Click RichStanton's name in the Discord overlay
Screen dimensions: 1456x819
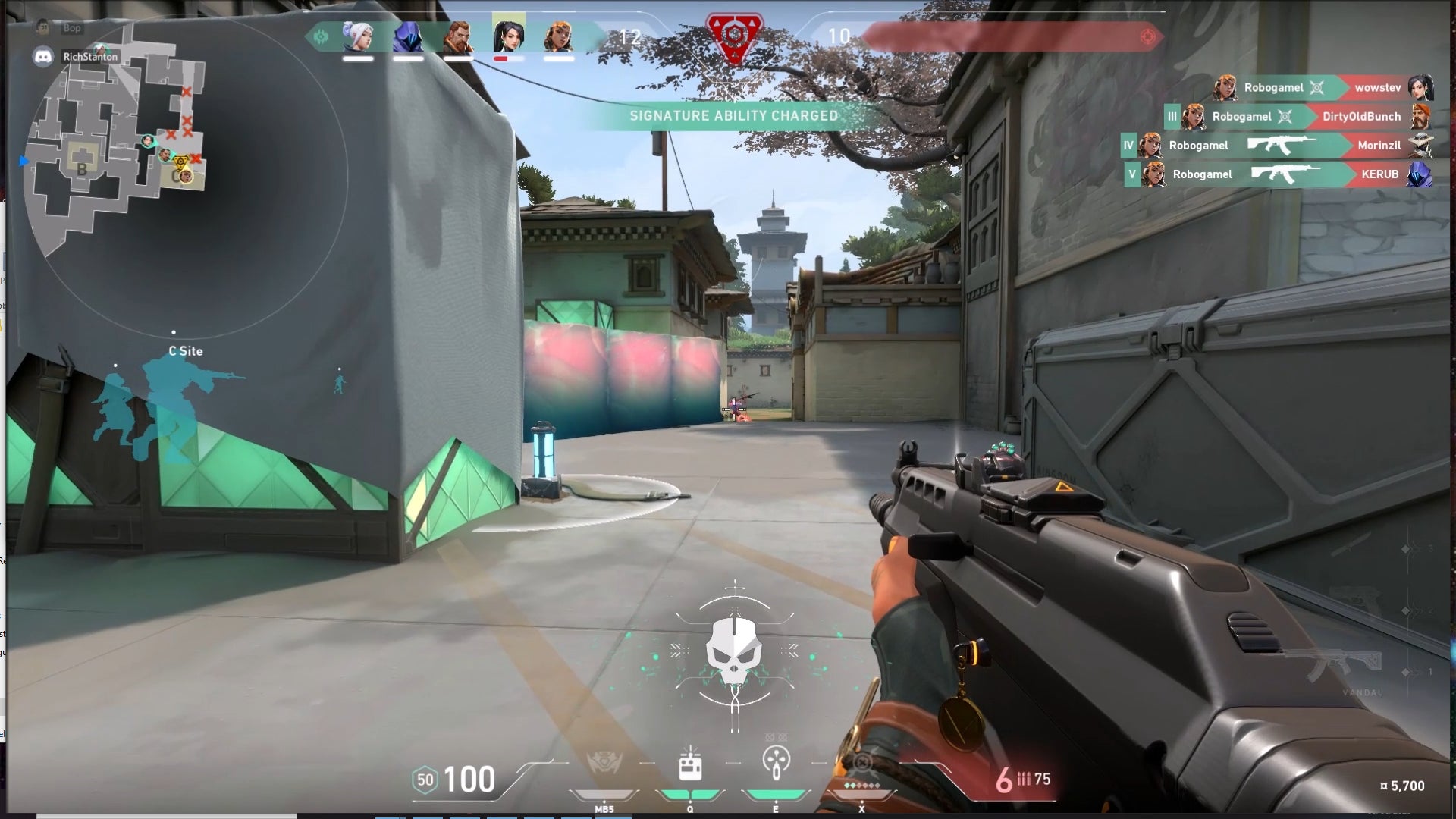pos(89,57)
